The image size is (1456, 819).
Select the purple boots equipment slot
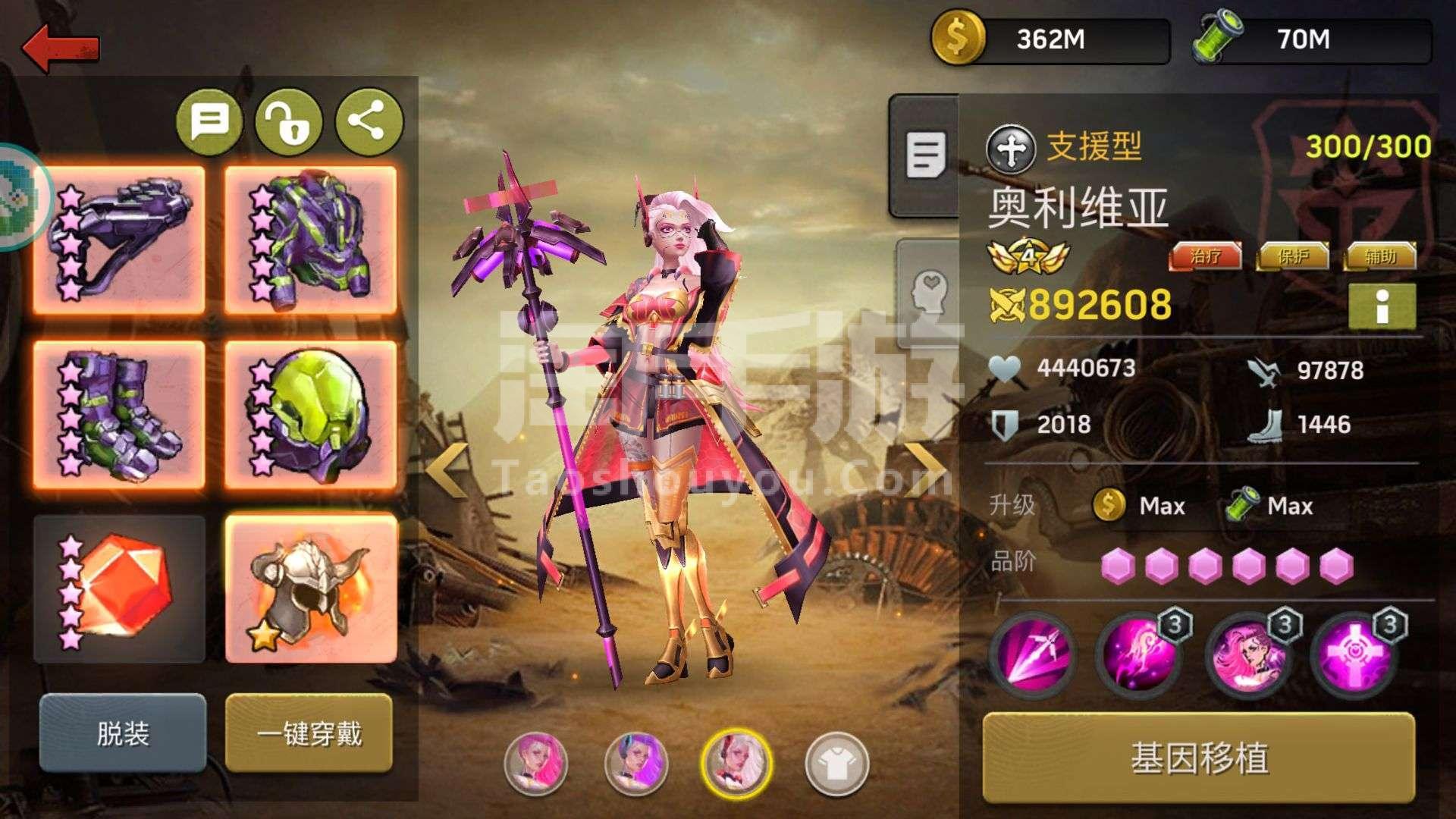click(x=120, y=415)
